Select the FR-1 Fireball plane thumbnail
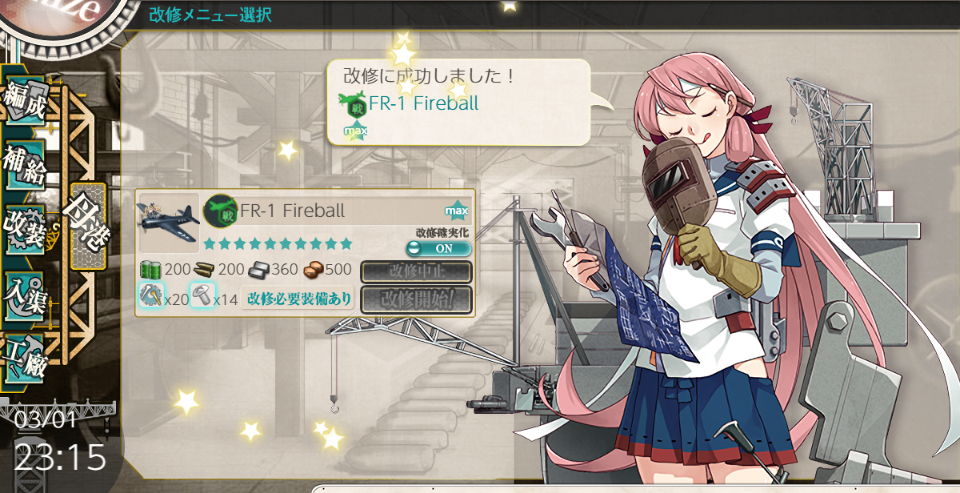 167,222
